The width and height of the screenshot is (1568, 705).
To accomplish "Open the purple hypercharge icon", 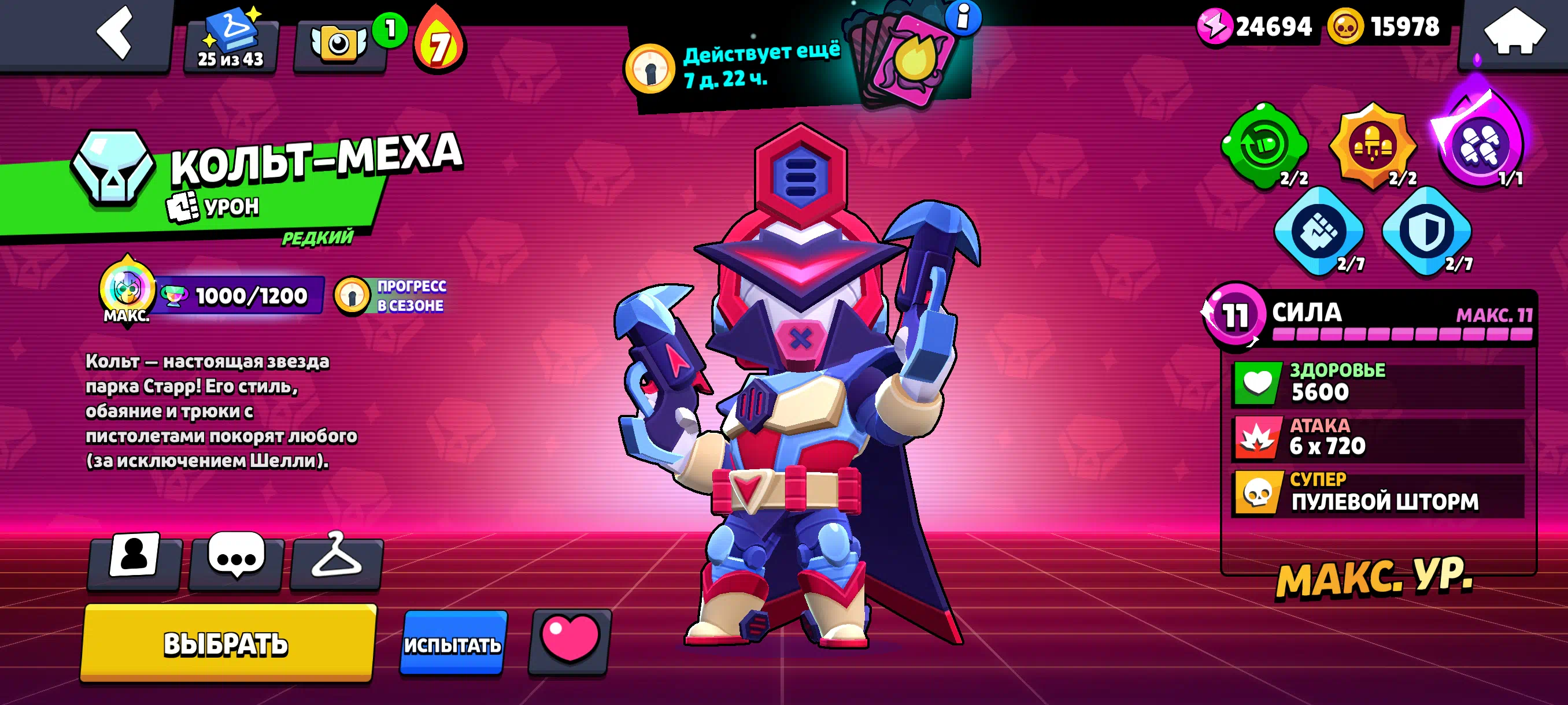I will click(x=1480, y=145).
